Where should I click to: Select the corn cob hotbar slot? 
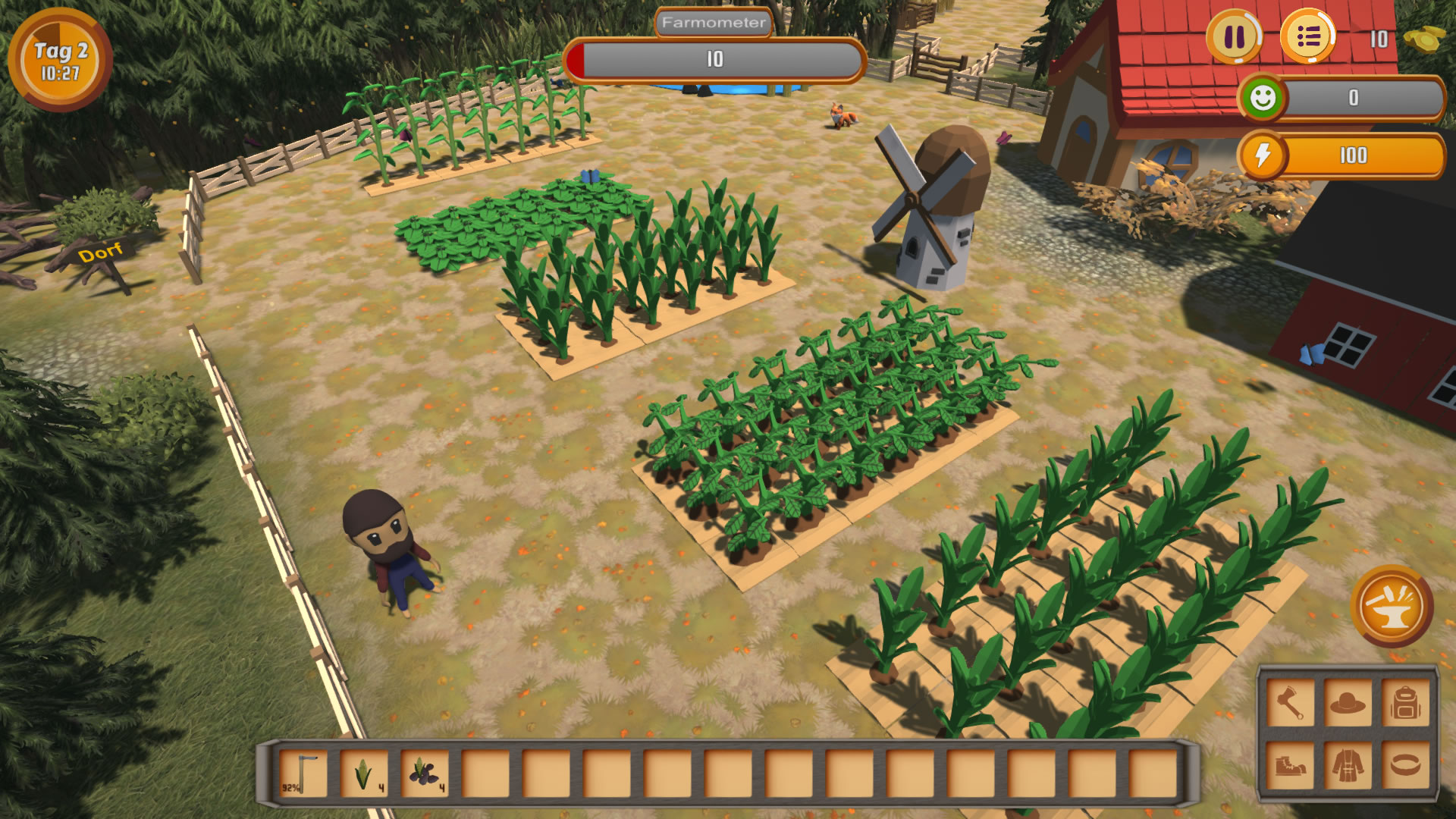tap(364, 773)
